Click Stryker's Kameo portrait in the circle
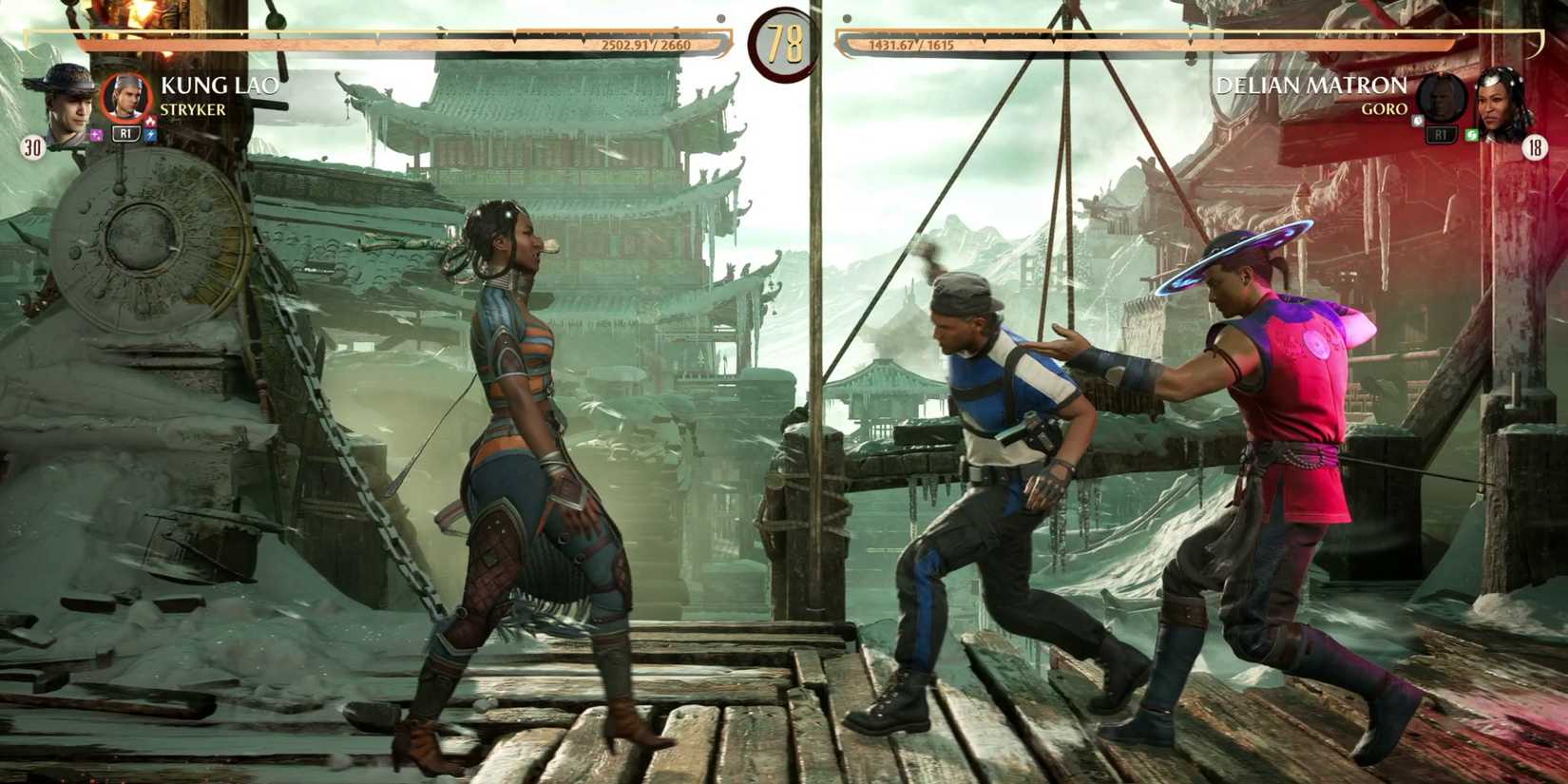 (127, 97)
